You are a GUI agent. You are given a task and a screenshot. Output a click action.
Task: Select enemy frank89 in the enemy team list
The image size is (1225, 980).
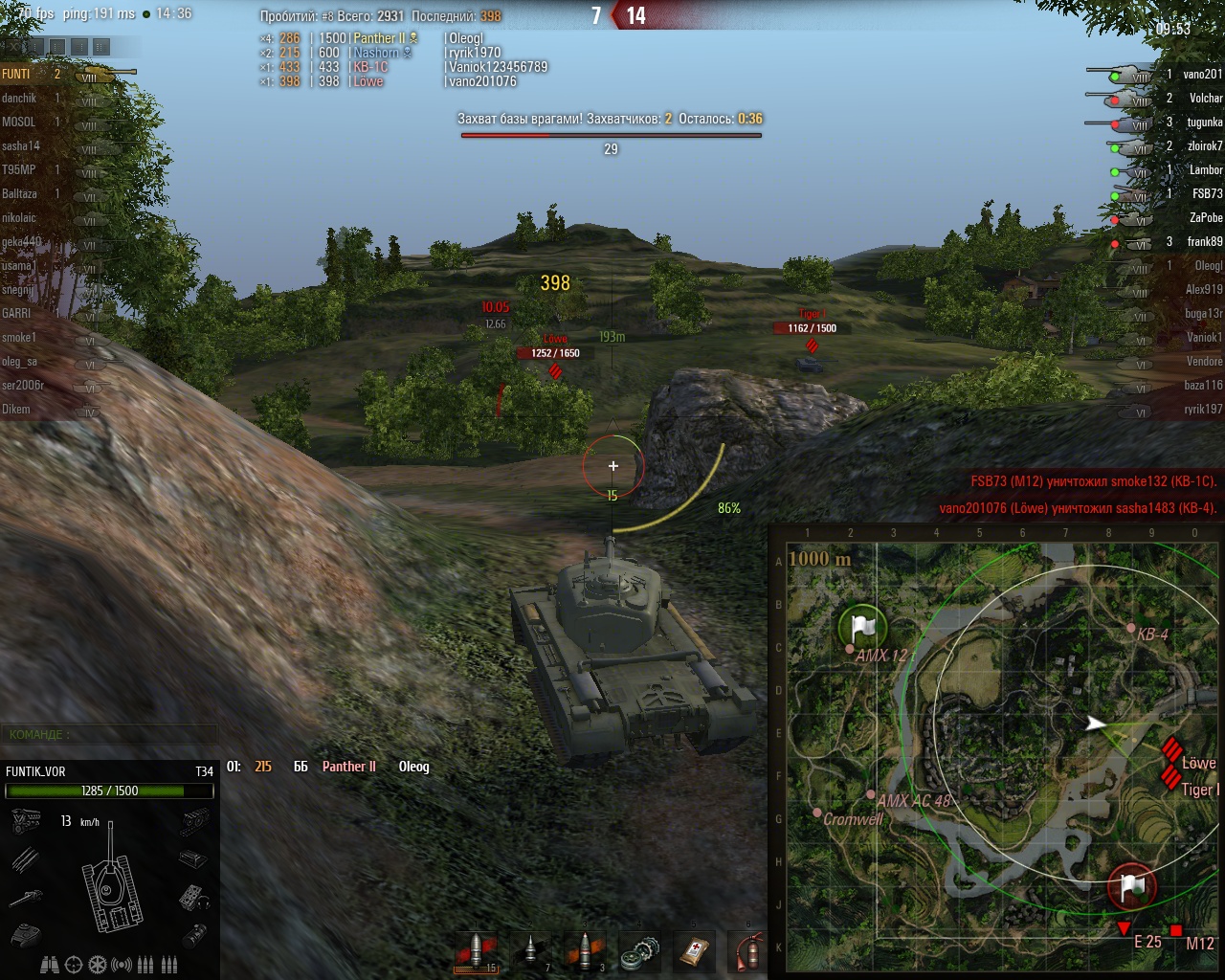coord(1204,241)
